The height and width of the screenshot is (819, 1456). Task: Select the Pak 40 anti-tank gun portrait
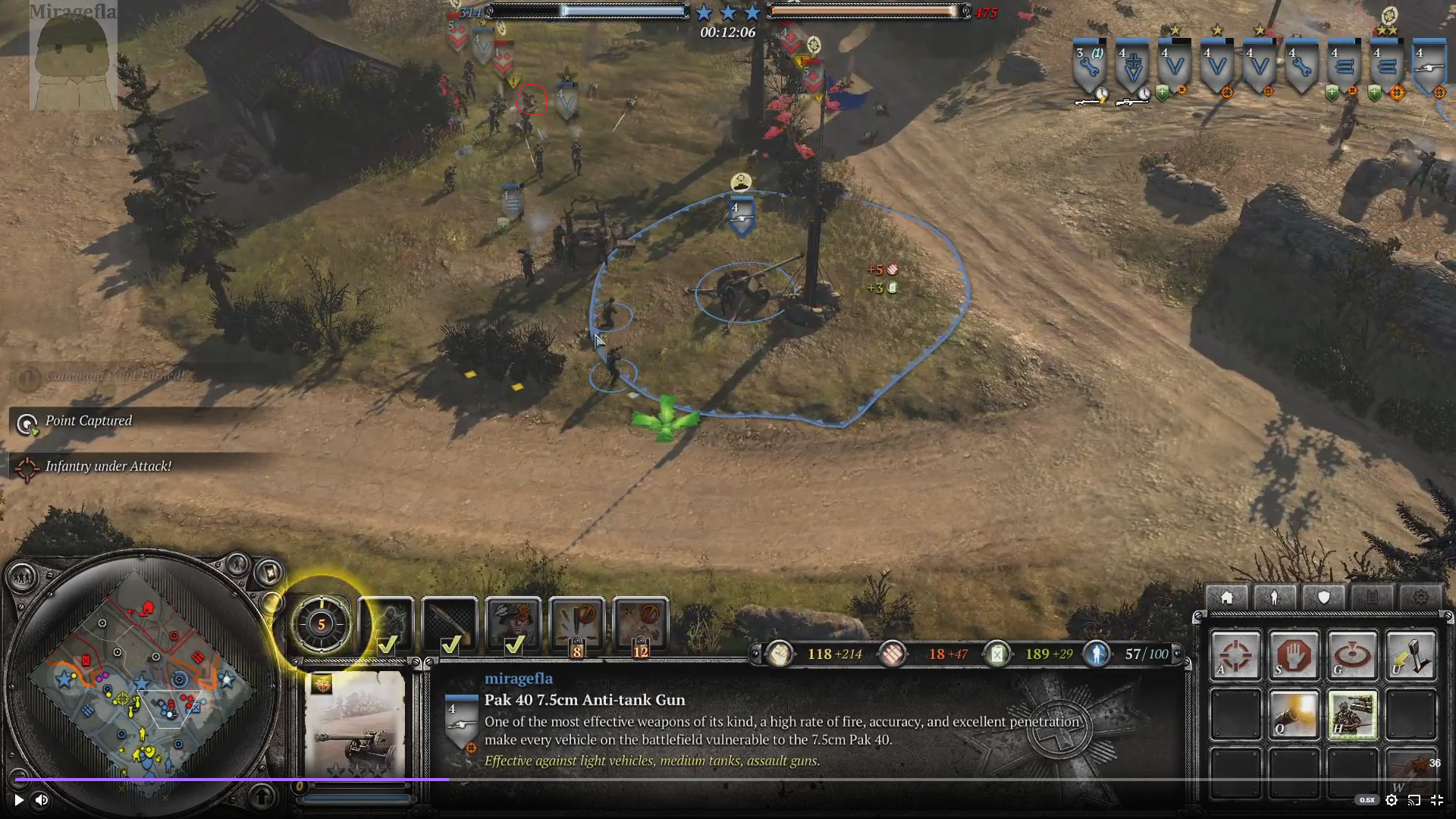(355, 724)
